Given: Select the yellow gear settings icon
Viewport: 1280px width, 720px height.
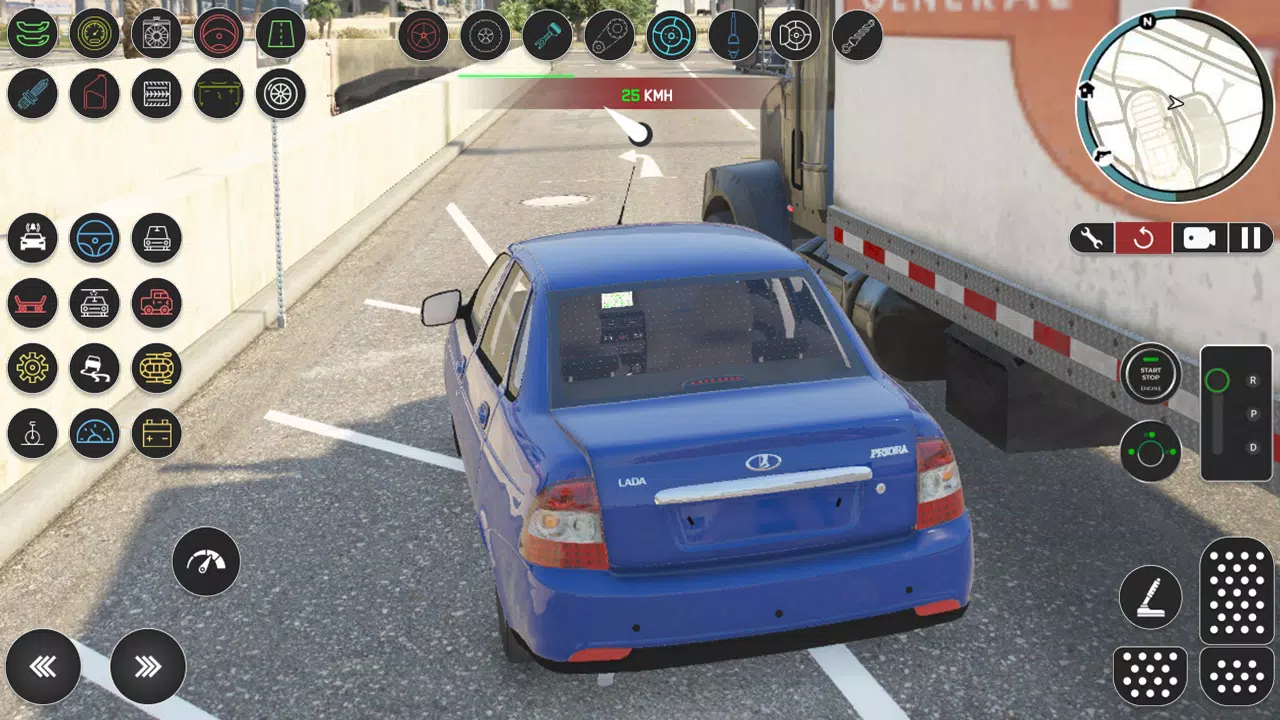Looking at the screenshot, I should pyautogui.click(x=32, y=368).
